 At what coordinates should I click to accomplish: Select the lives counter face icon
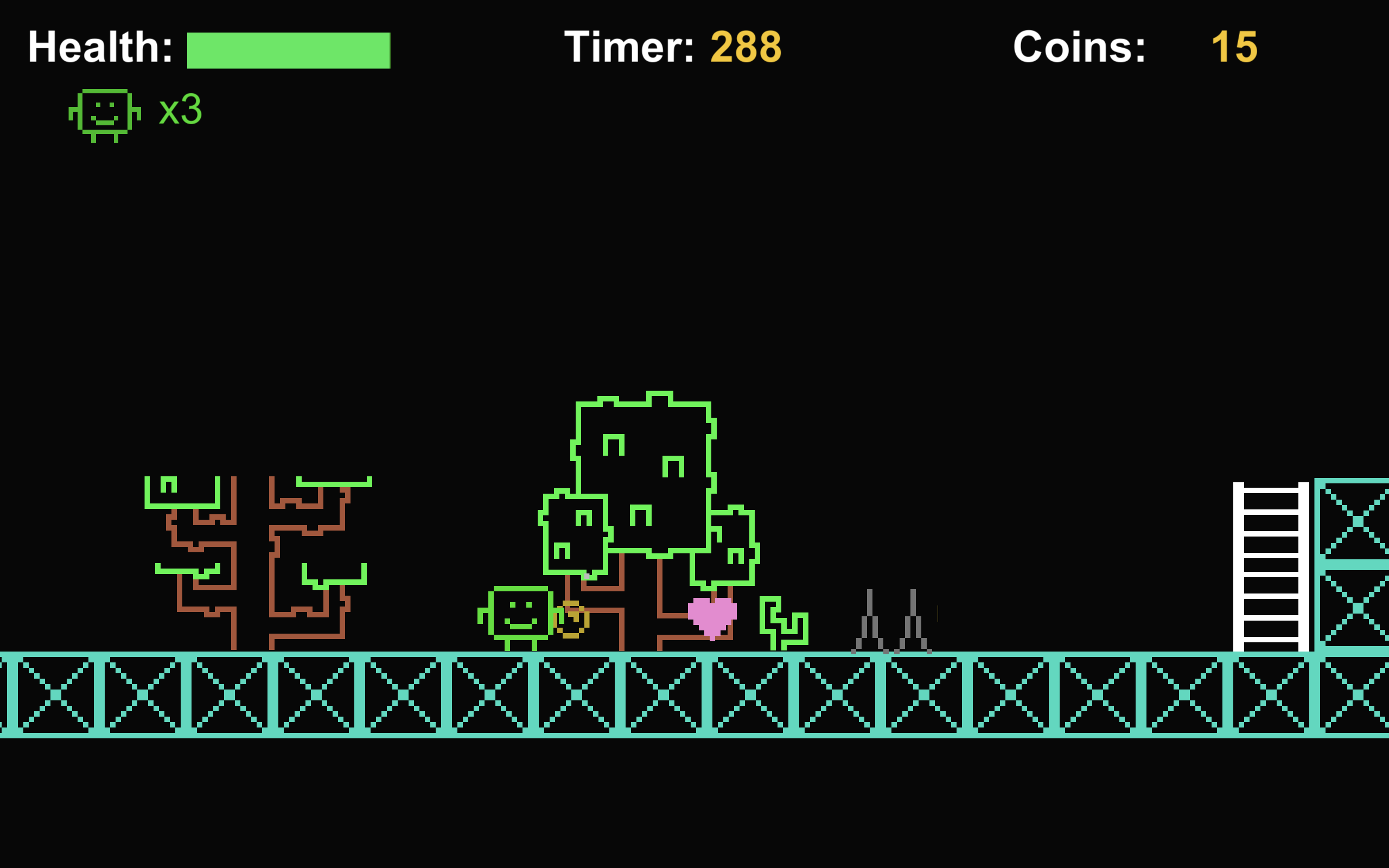pyautogui.click(x=105, y=113)
